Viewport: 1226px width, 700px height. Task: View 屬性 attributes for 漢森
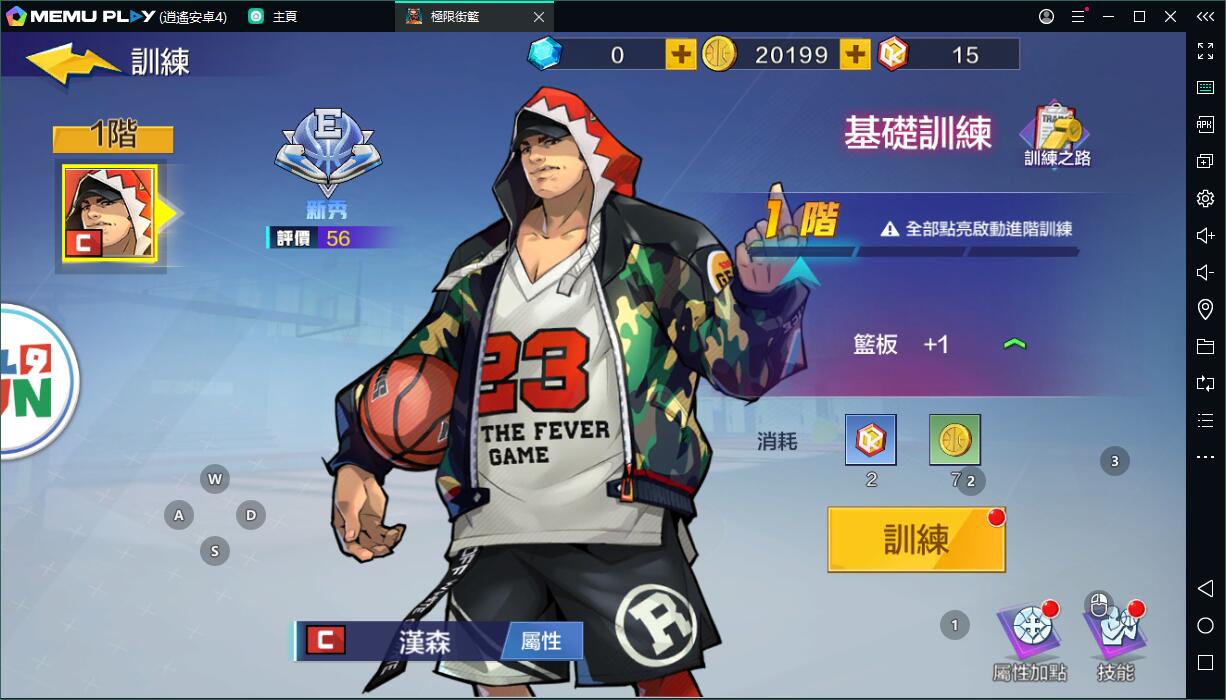coord(541,641)
